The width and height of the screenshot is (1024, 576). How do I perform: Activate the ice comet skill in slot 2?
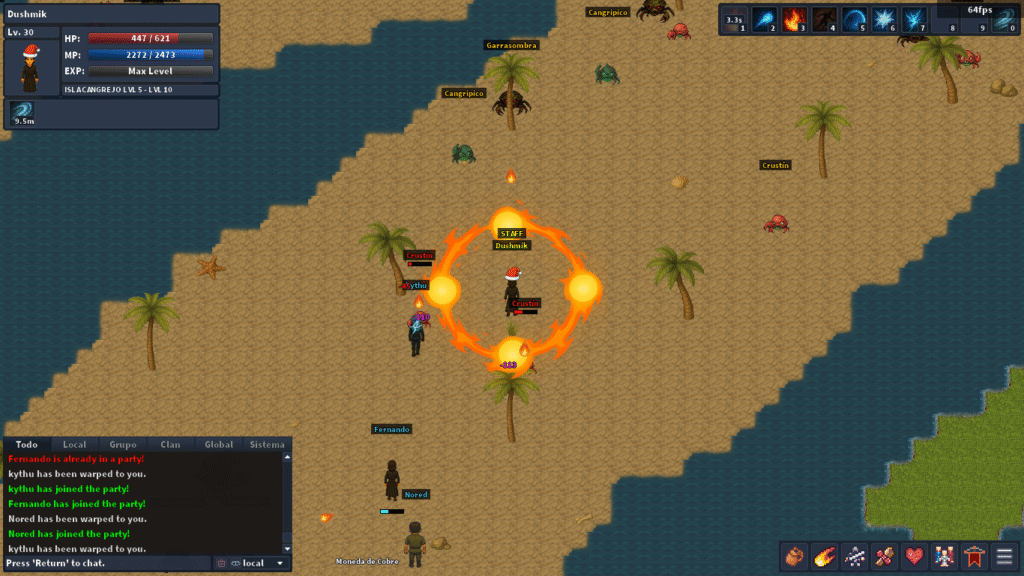pos(764,20)
